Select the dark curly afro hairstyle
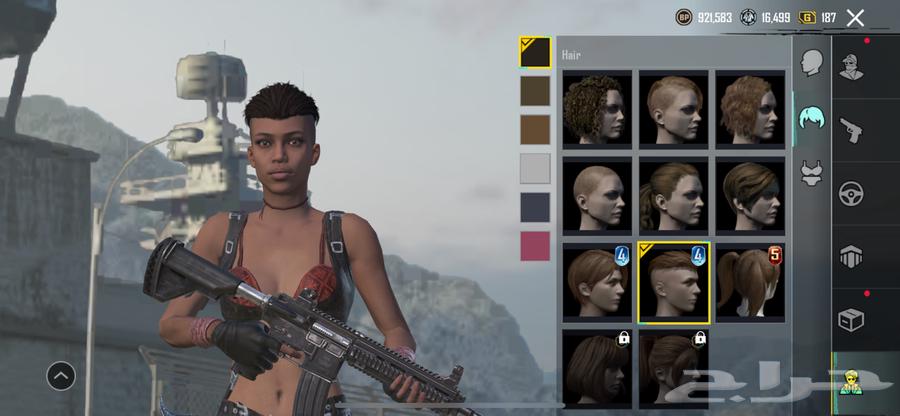 coord(597,108)
